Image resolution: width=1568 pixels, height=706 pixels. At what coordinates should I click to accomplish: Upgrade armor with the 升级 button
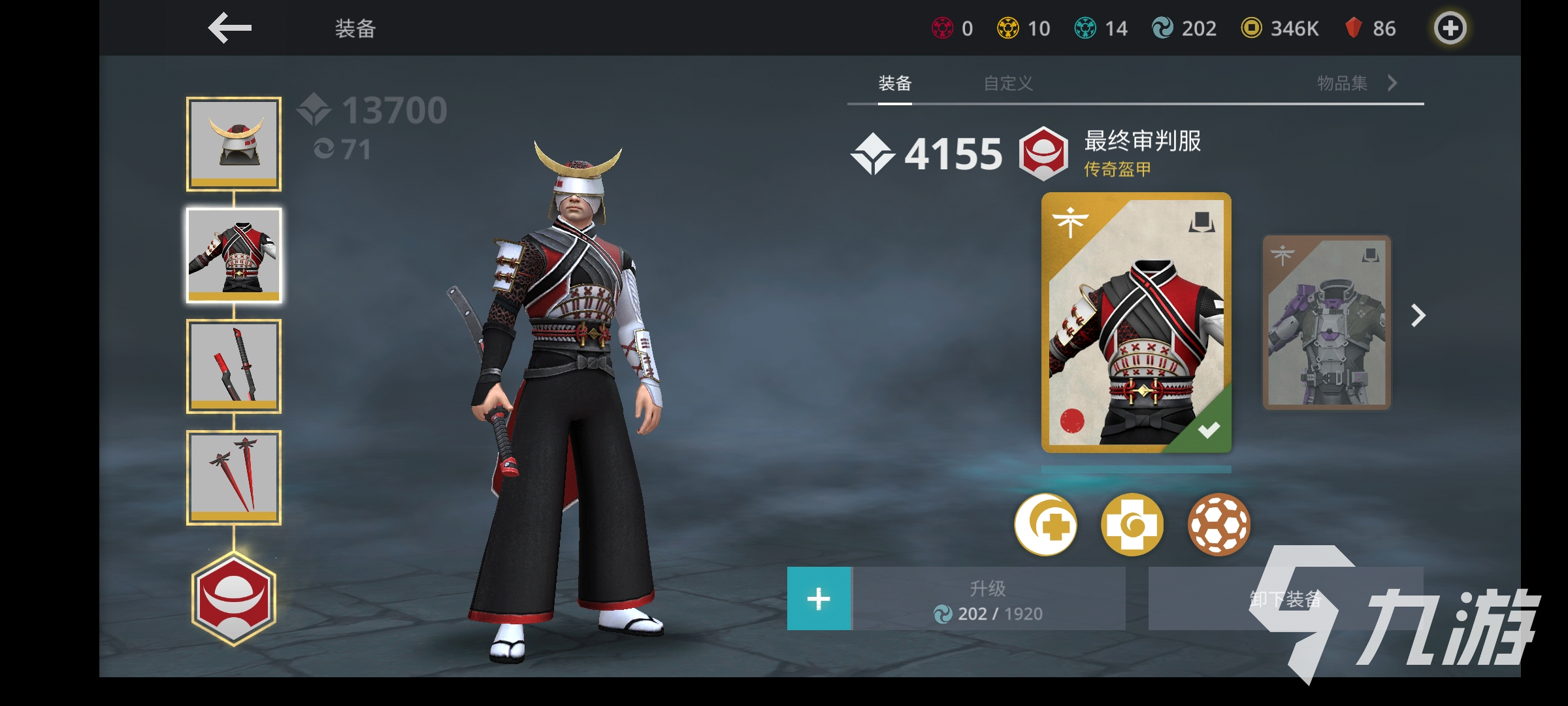coord(988,599)
